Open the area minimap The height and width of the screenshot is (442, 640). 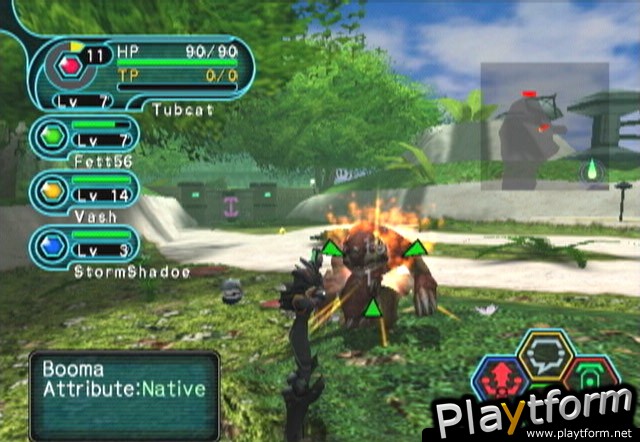544,125
